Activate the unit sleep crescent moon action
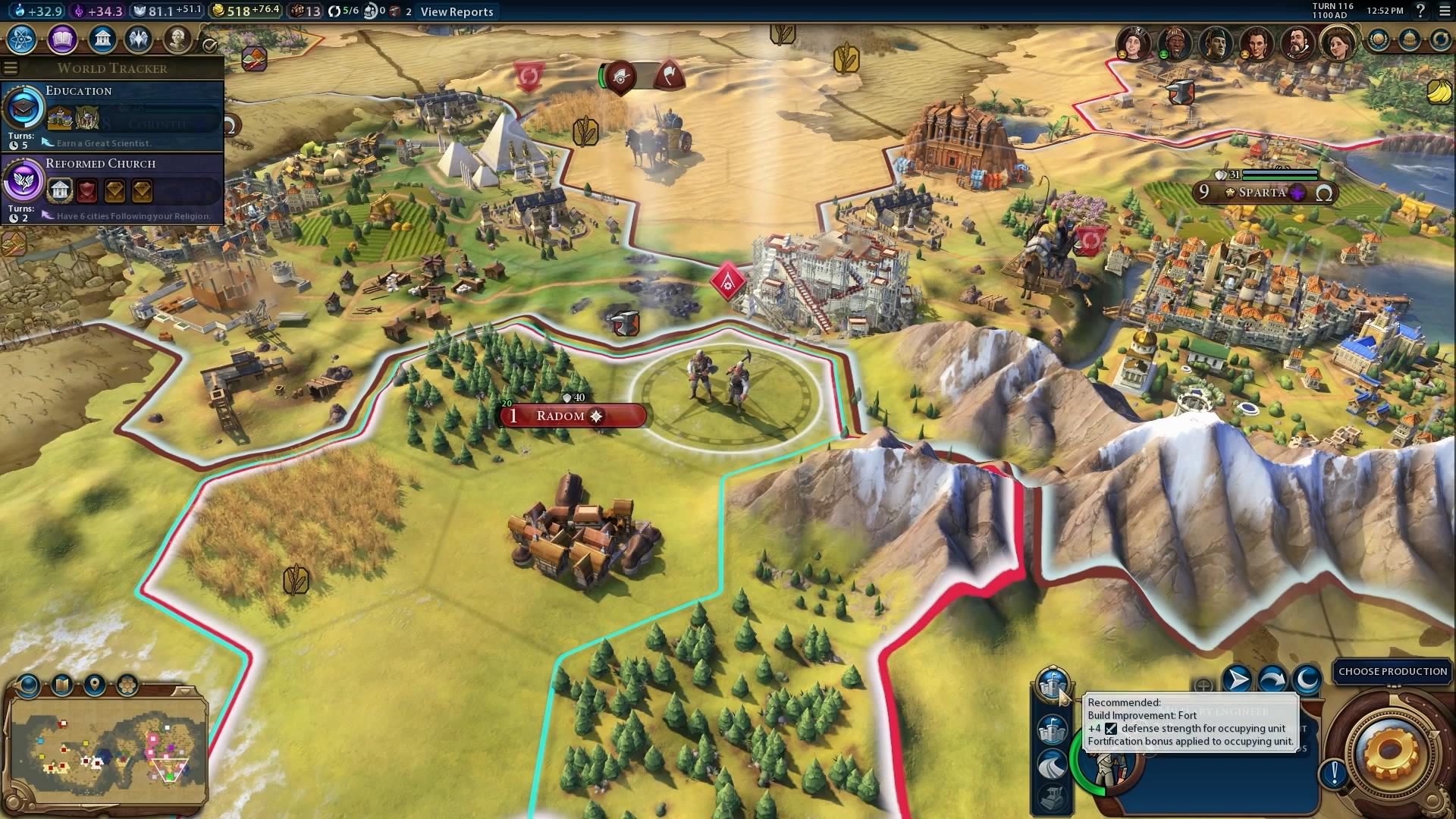1456x819 pixels. tap(1307, 679)
